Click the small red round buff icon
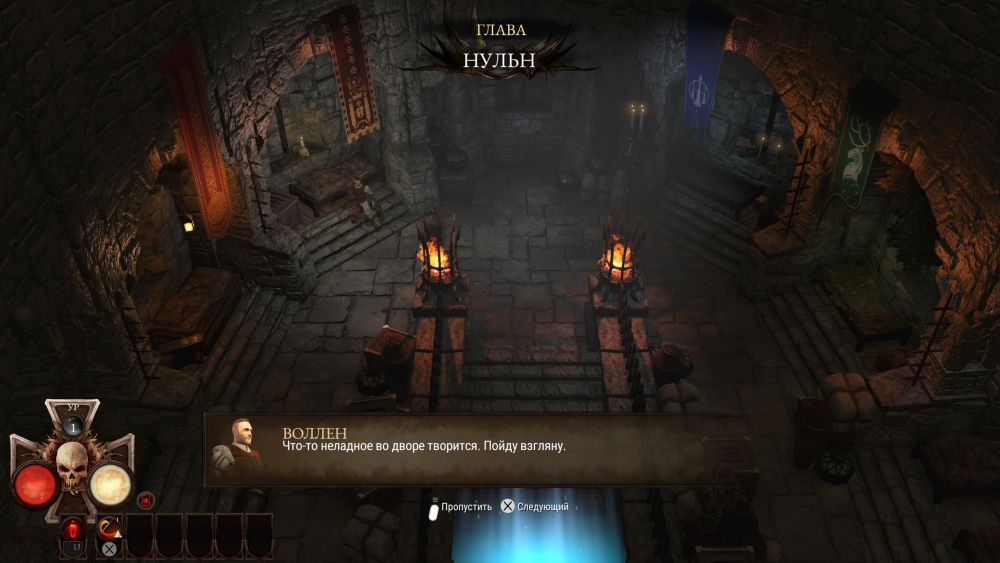Viewport: 1000px width, 563px height. point(145,499)
